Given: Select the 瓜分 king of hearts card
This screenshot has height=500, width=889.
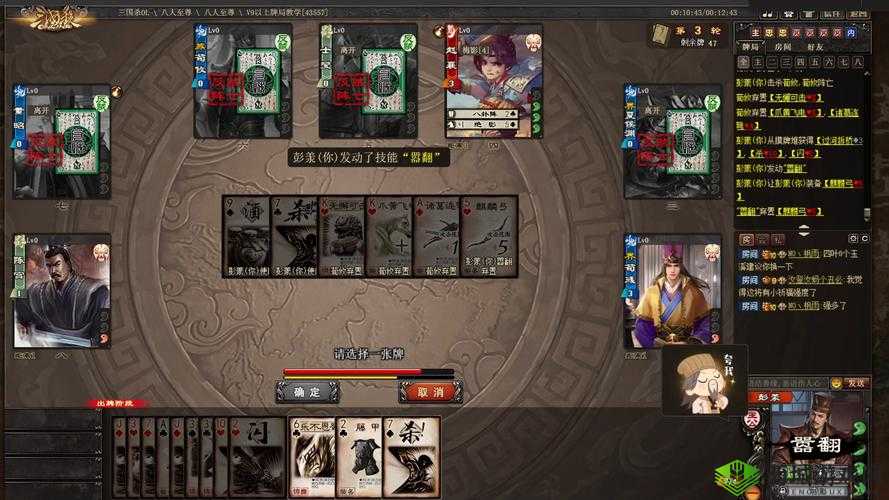Looking at the screenshot, I should pyautogui.click(x=390, y=235).
